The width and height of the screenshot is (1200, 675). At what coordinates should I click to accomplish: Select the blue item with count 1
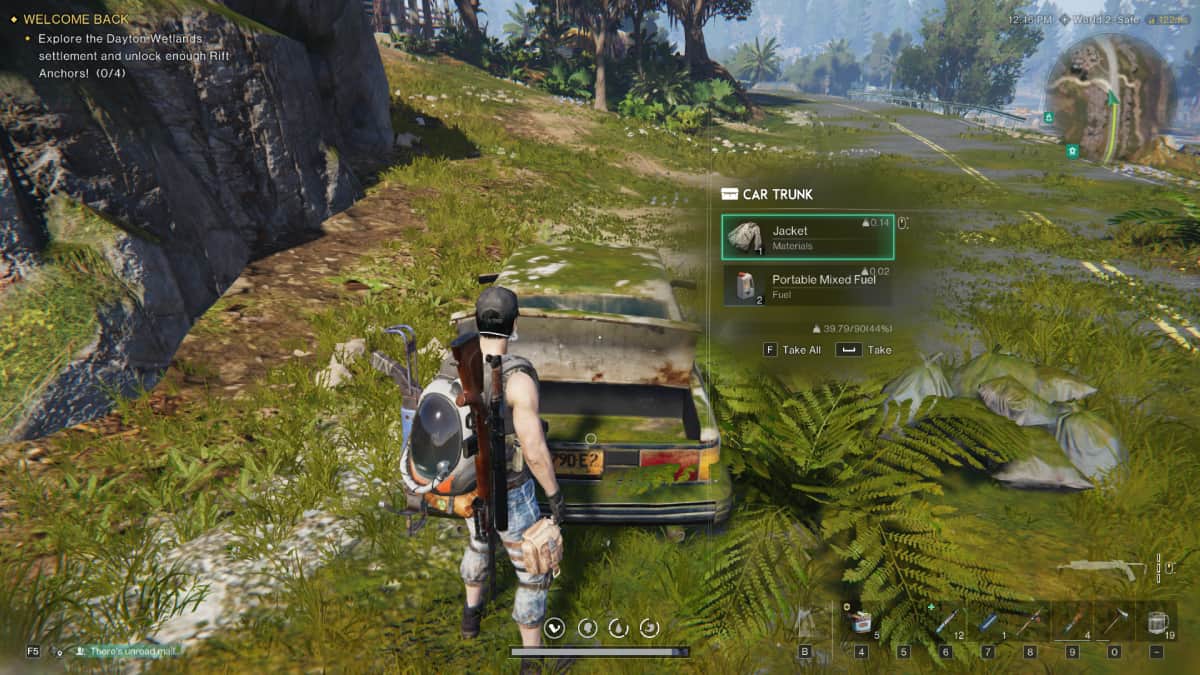click(988, 622)
